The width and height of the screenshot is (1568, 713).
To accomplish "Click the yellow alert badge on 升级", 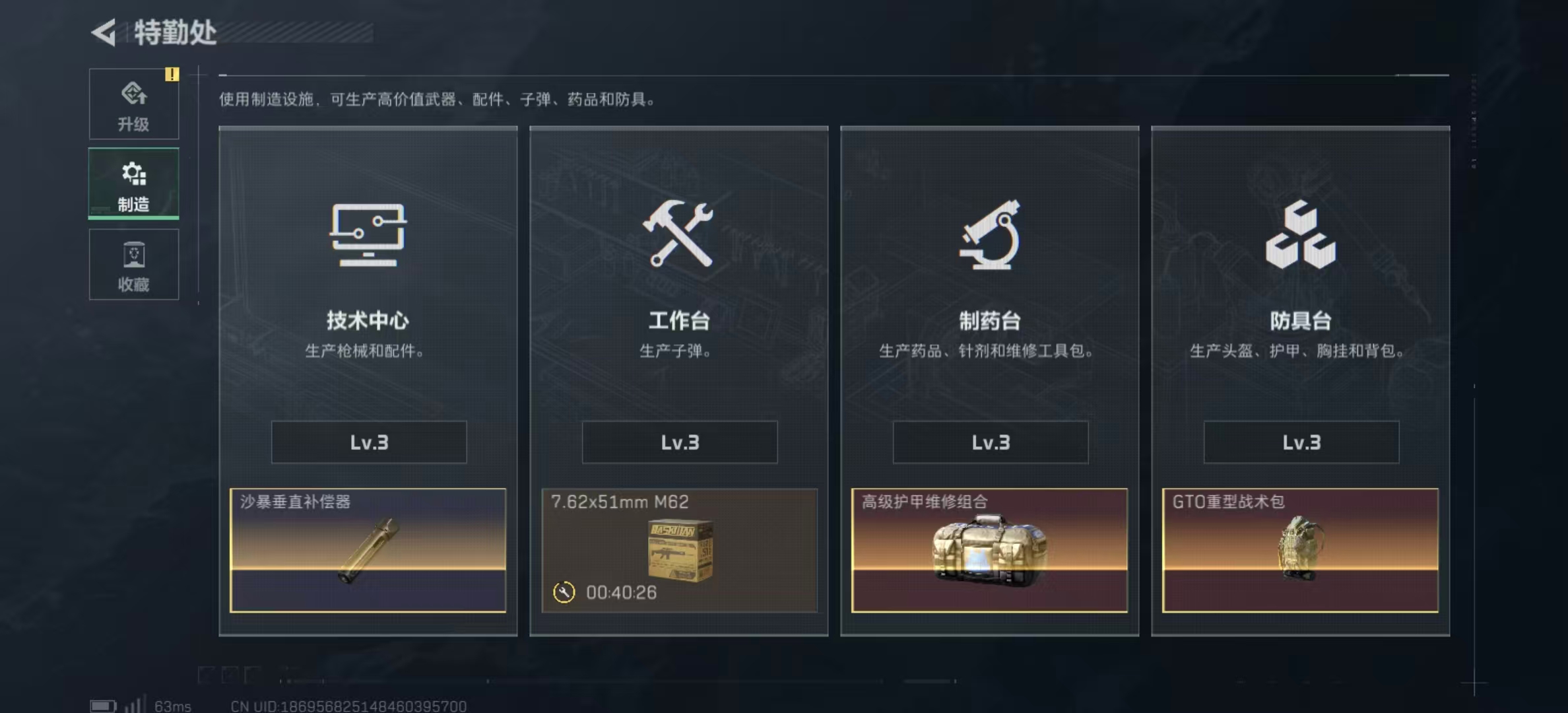I will (x=173, y=75).
